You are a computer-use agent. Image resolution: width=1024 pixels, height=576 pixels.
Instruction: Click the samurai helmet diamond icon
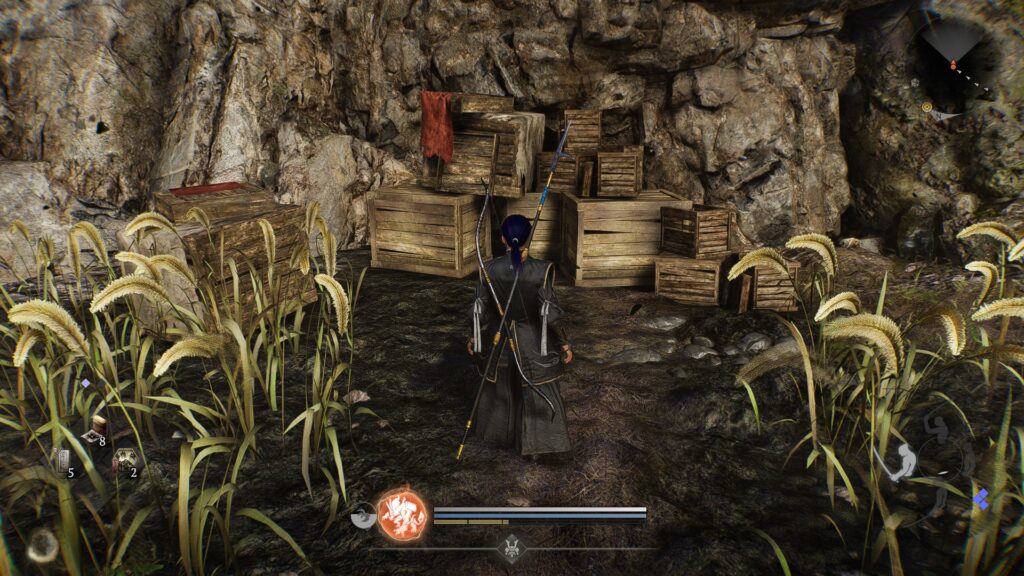tap(512, 546)
